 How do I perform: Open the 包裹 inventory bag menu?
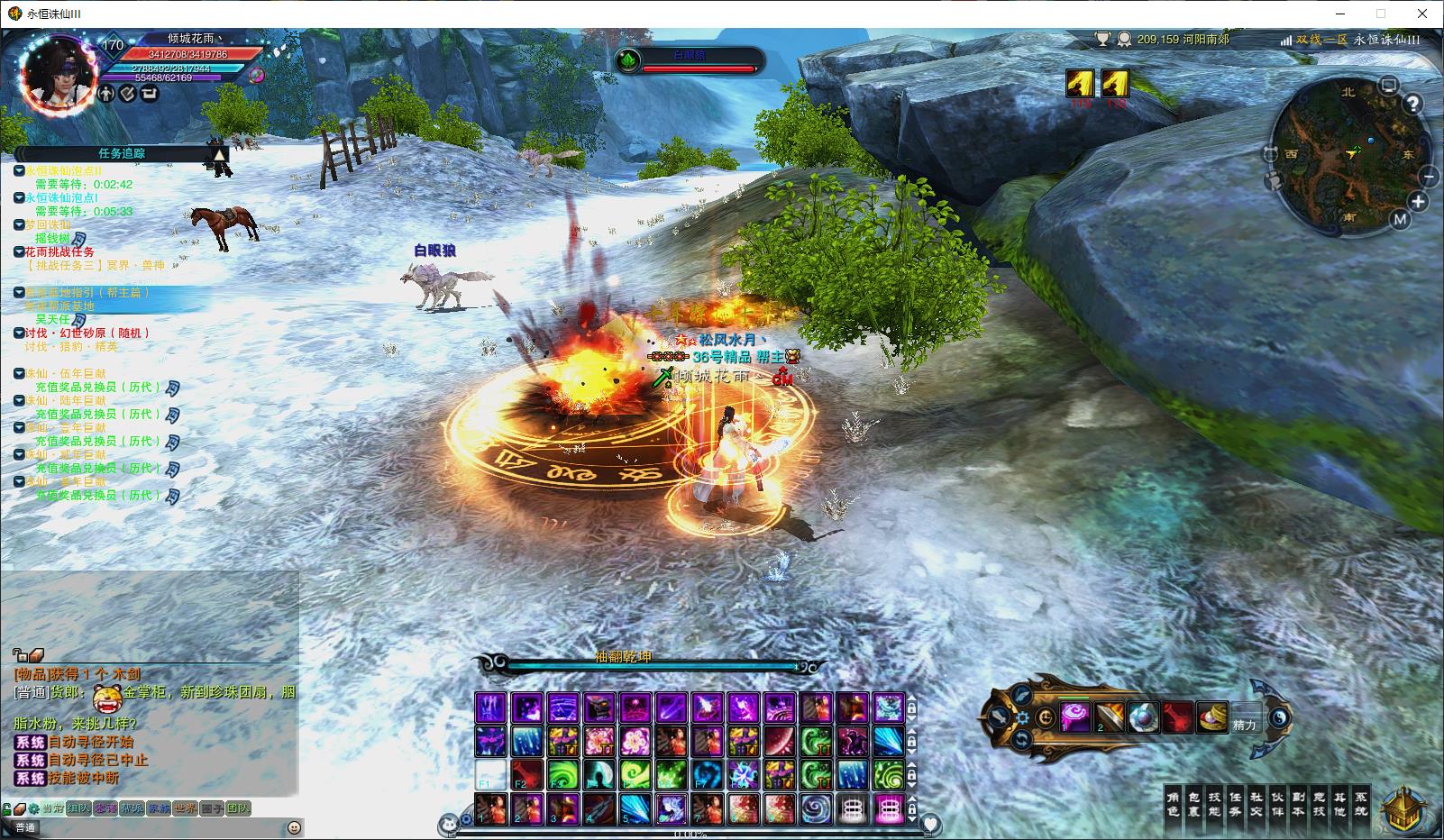point(1194,804)
